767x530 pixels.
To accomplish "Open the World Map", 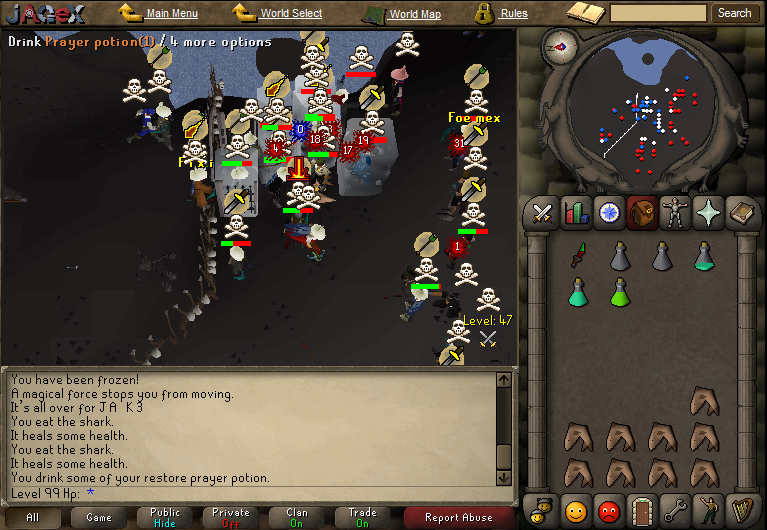I will click(414, 14).
